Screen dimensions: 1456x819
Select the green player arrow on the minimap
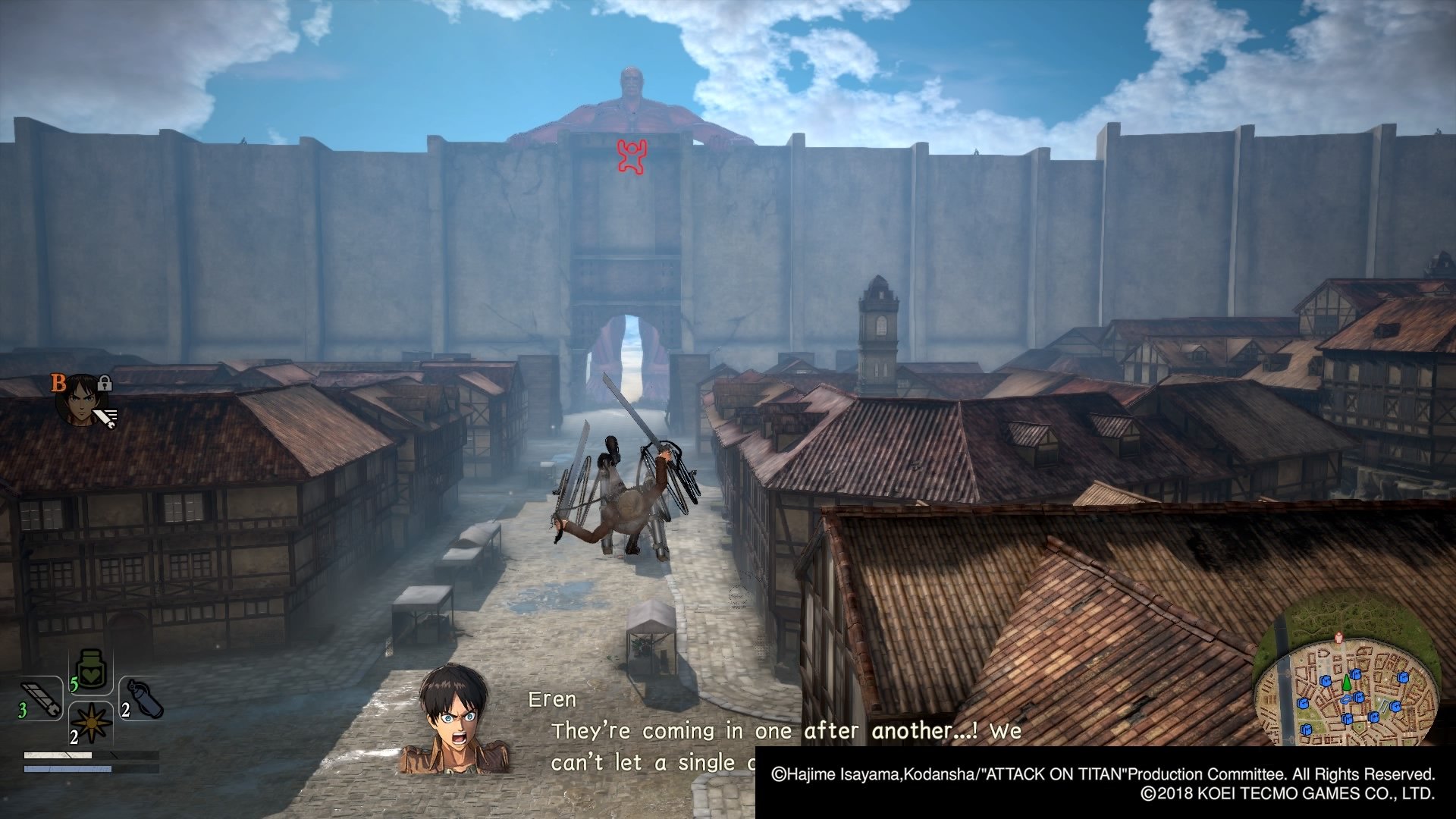pos(1347,682)
